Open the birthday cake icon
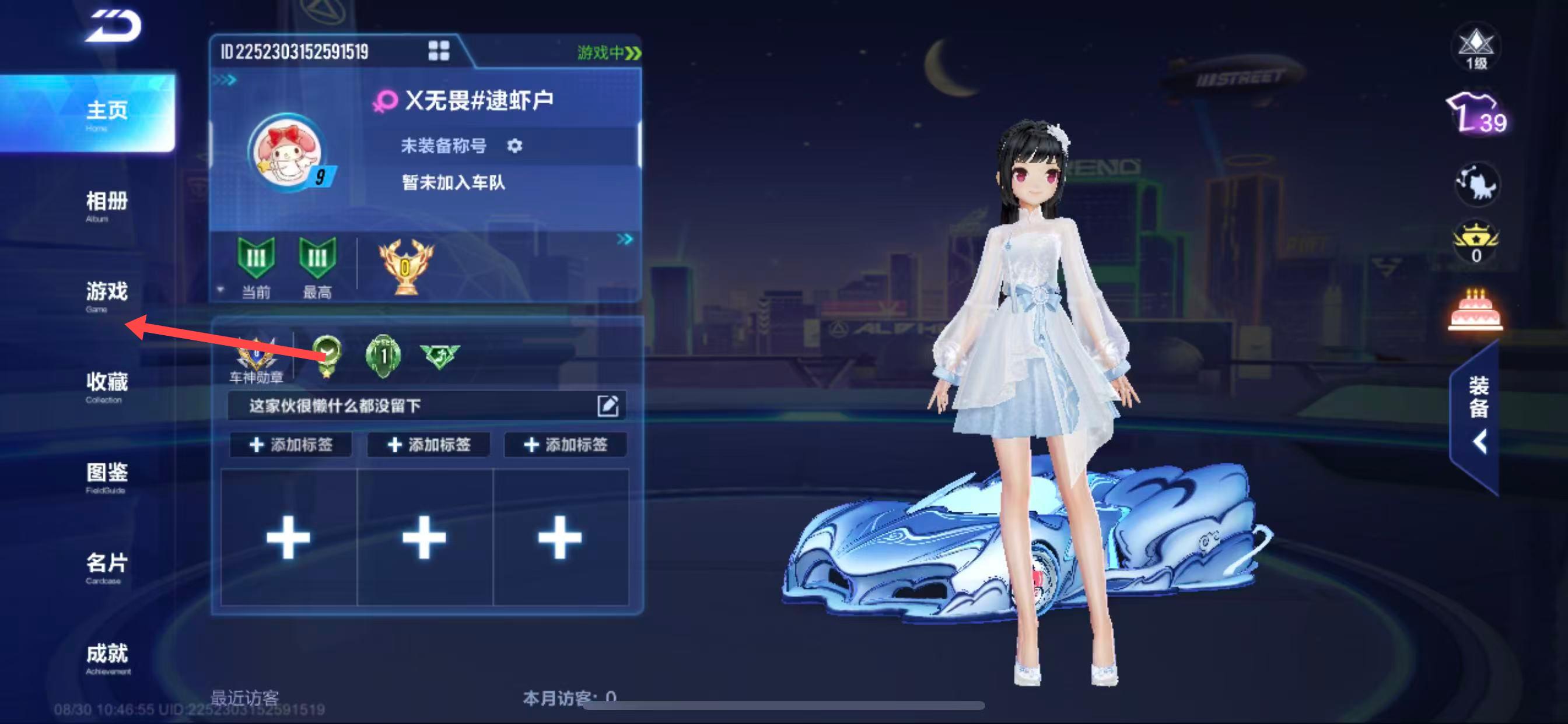 pos(1475,310)
